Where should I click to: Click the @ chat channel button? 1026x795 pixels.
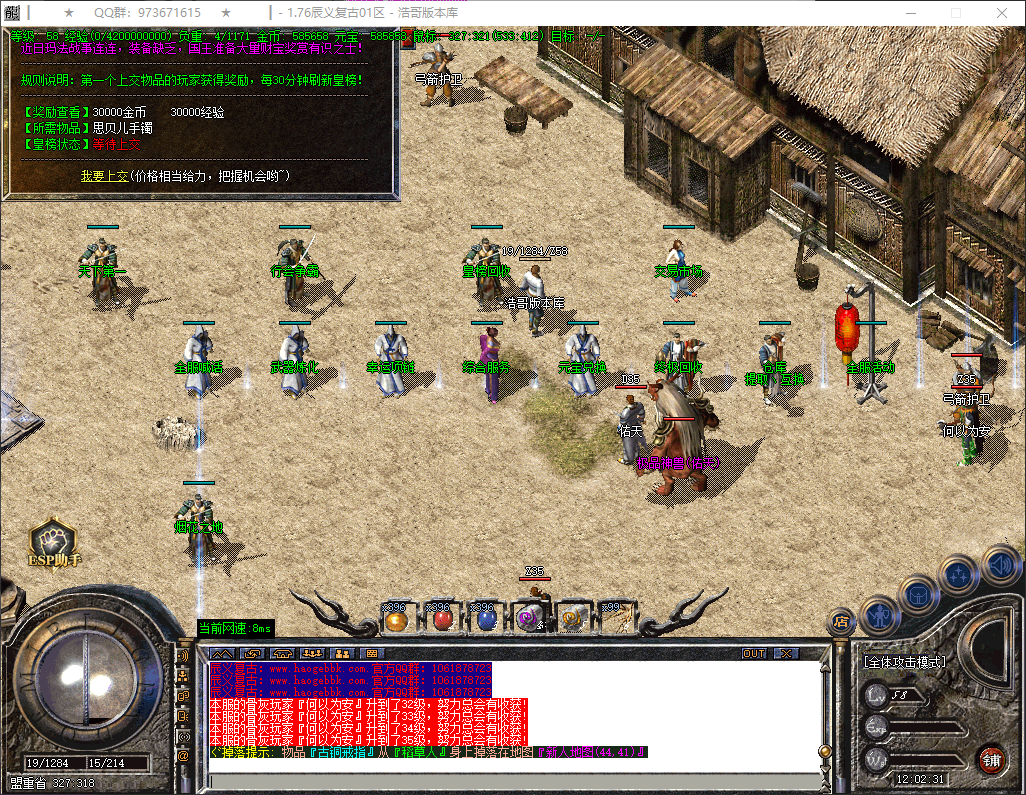coord(184,757)
